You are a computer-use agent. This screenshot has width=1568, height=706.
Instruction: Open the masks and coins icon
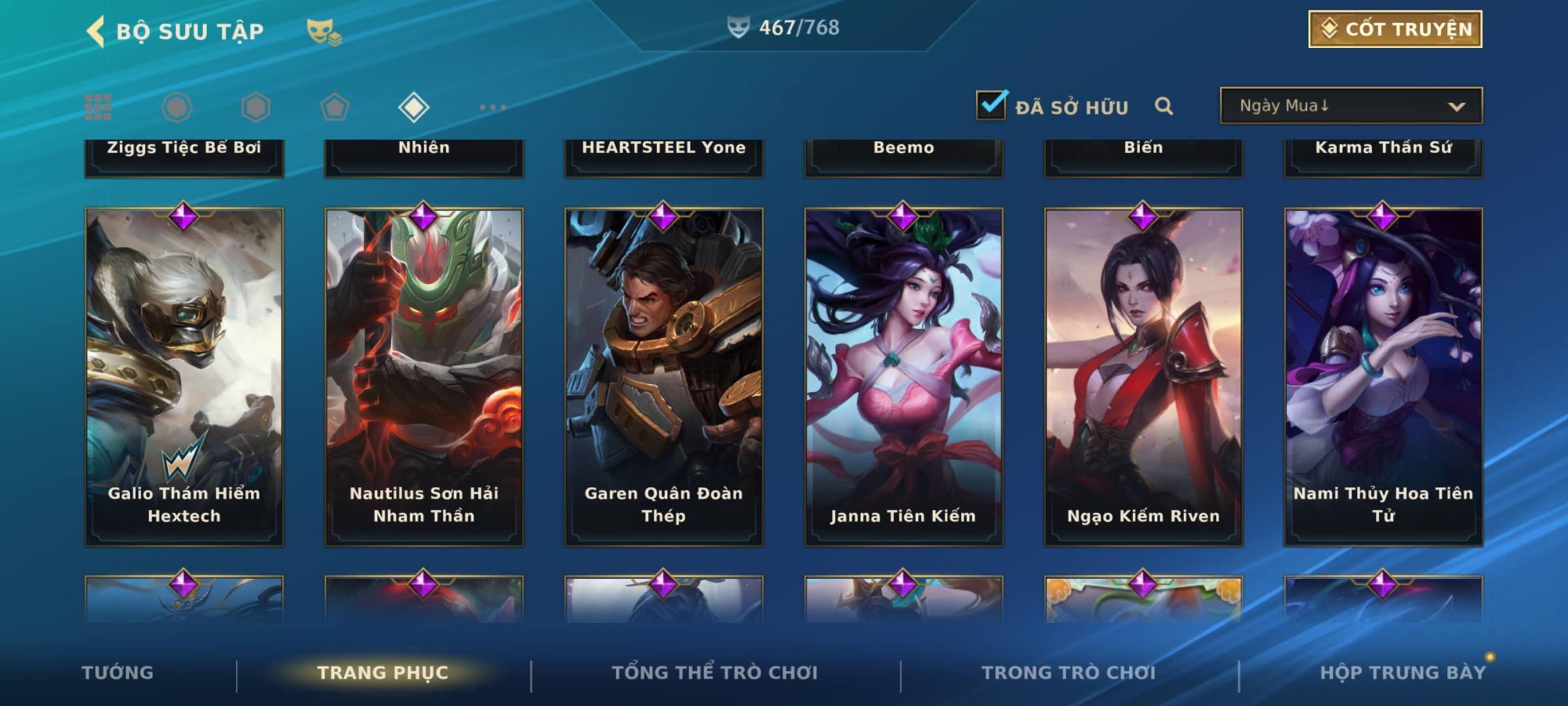pyautogui.click(x=324, y=31)
